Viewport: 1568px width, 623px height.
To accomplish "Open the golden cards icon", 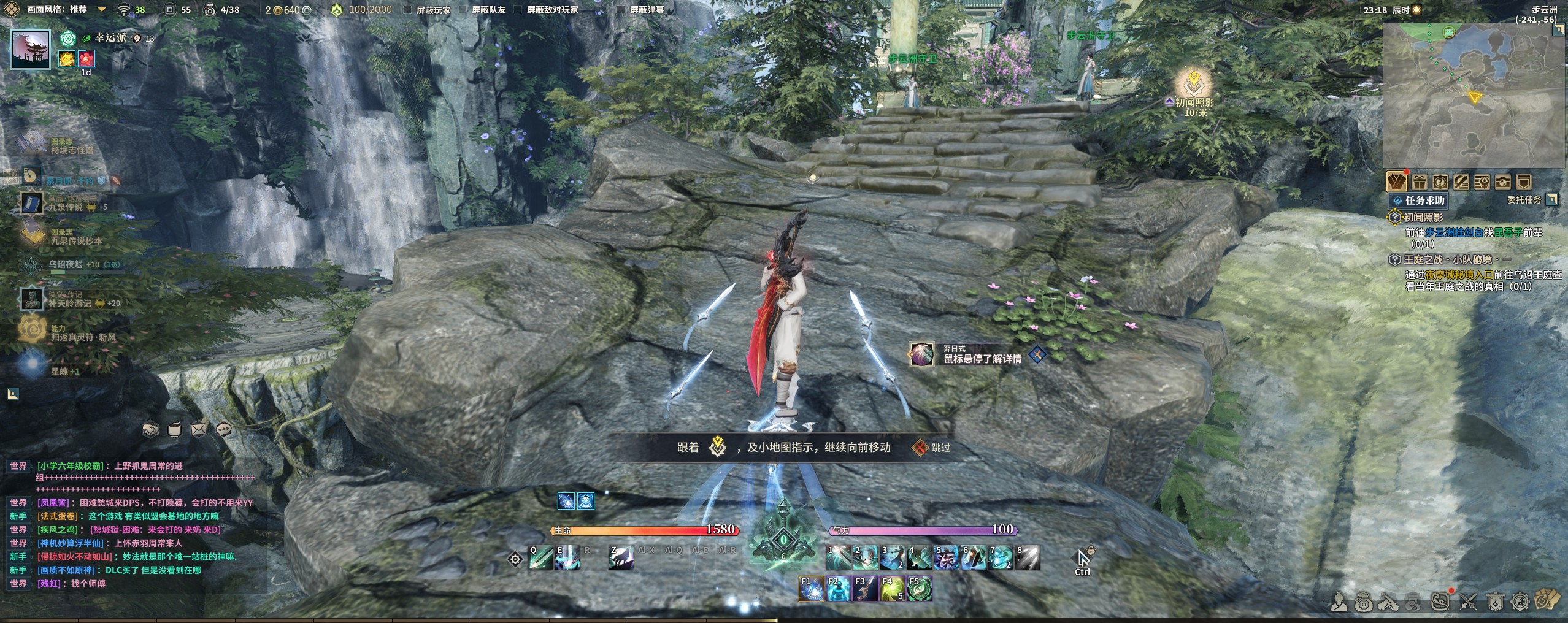I will (x=1547, y=601).
